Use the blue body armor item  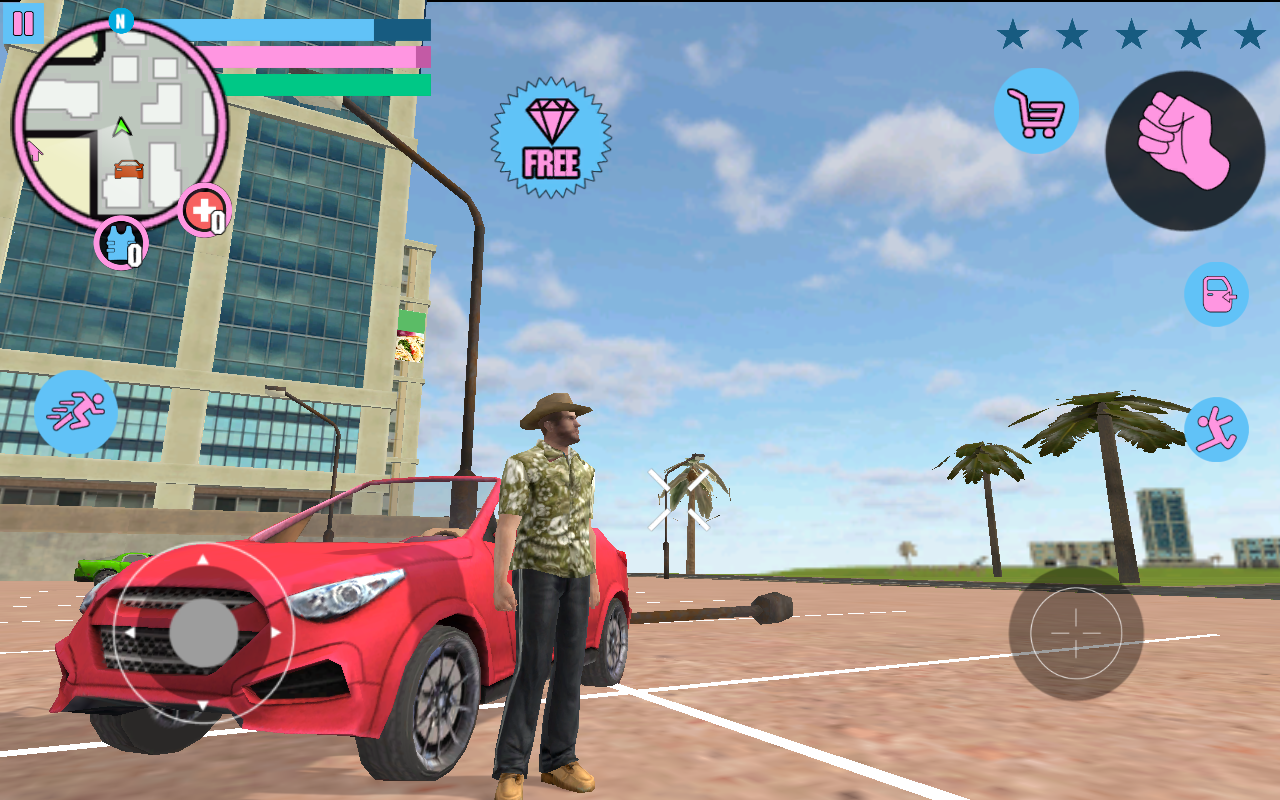click(121, 243)
